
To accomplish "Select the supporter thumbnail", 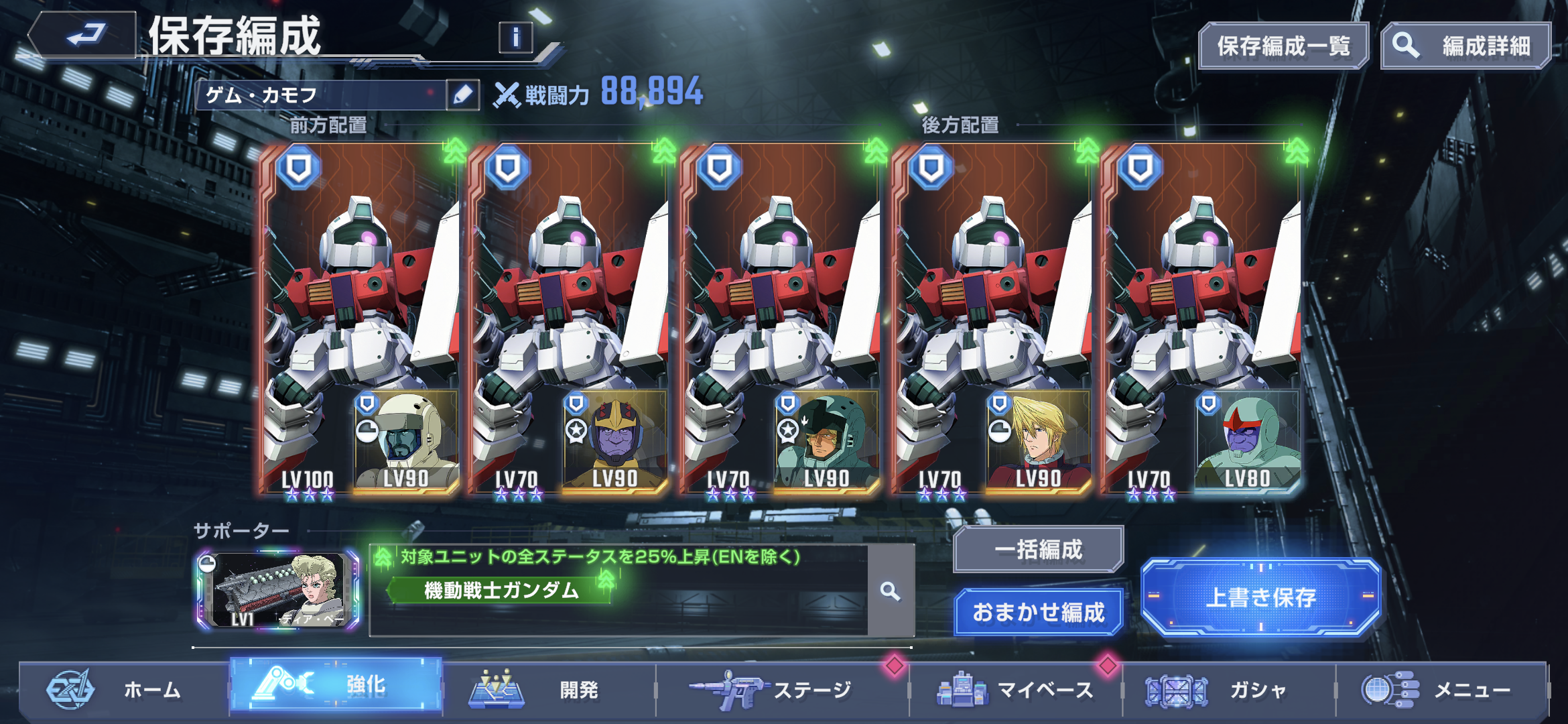I will point(278,591).
